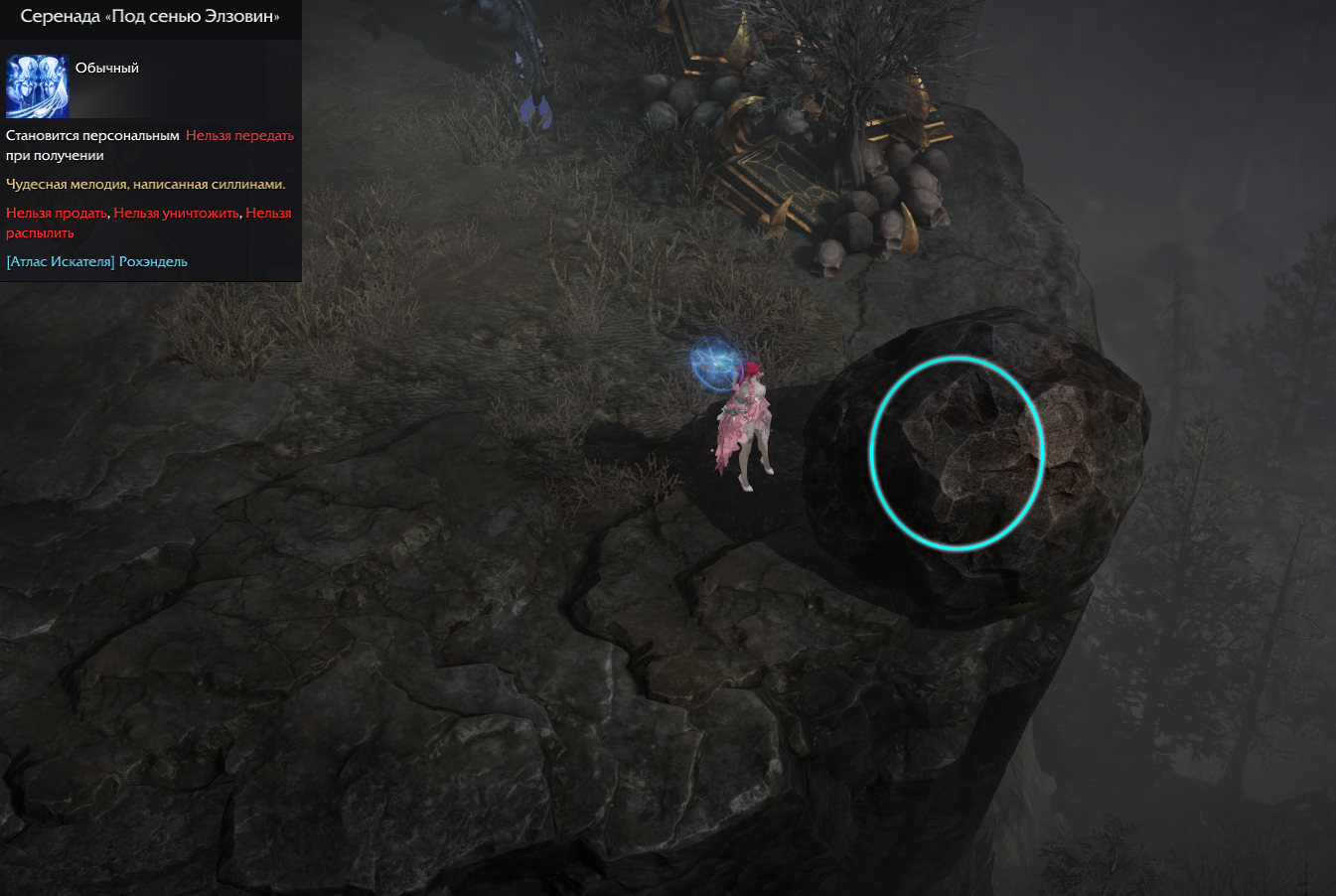The image size is (1336, 896).
Task: Click the Serenade item icon in tooltip
Action: [x=38, y=87]
